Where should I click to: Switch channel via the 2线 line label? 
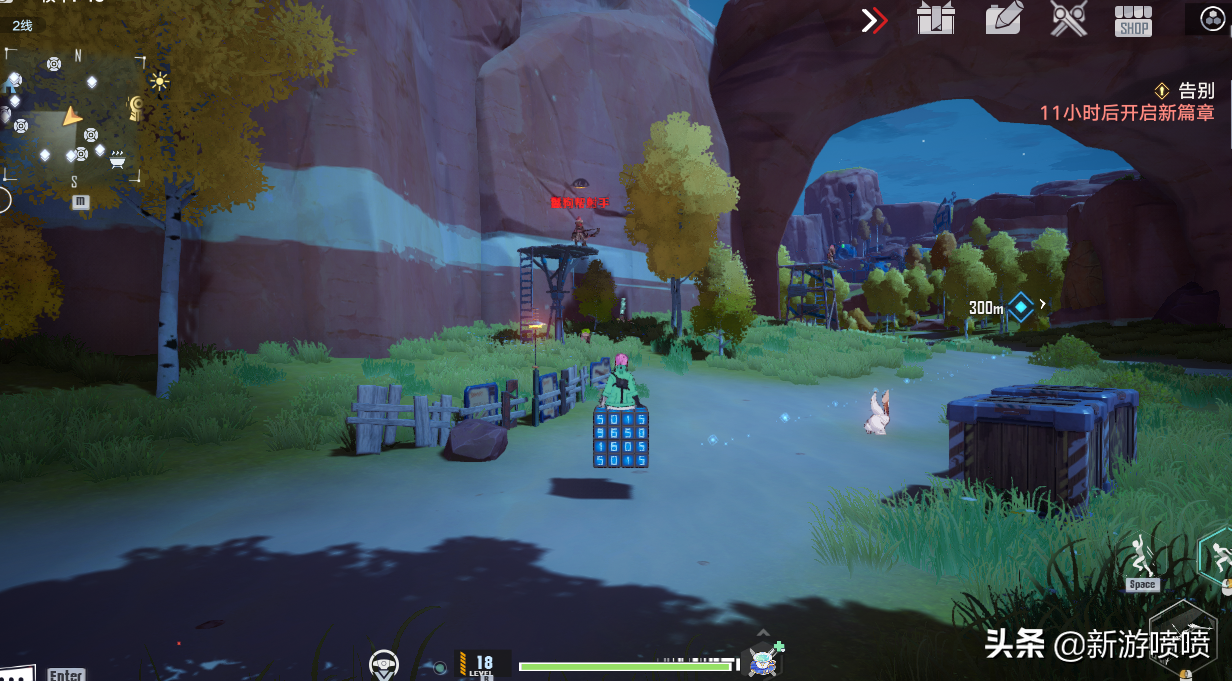[x=22, y=25]
